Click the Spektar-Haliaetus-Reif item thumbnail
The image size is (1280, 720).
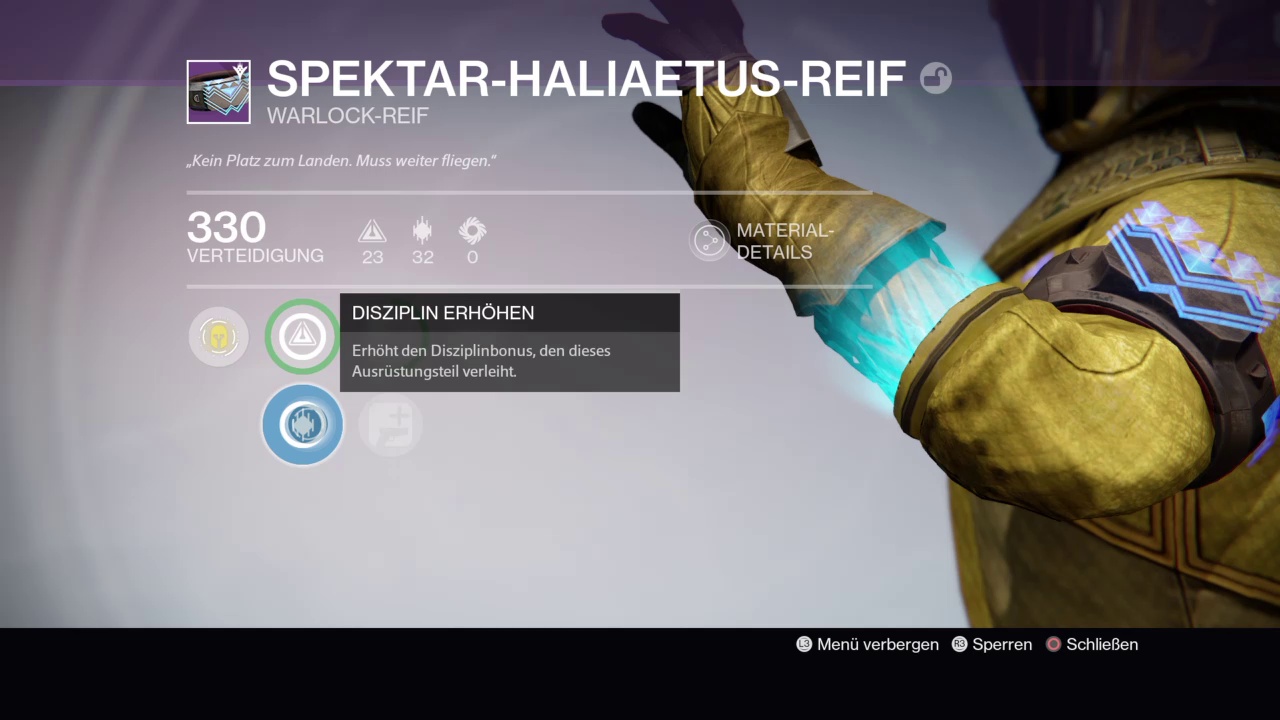pyautogui.click(x=218, y=92)
